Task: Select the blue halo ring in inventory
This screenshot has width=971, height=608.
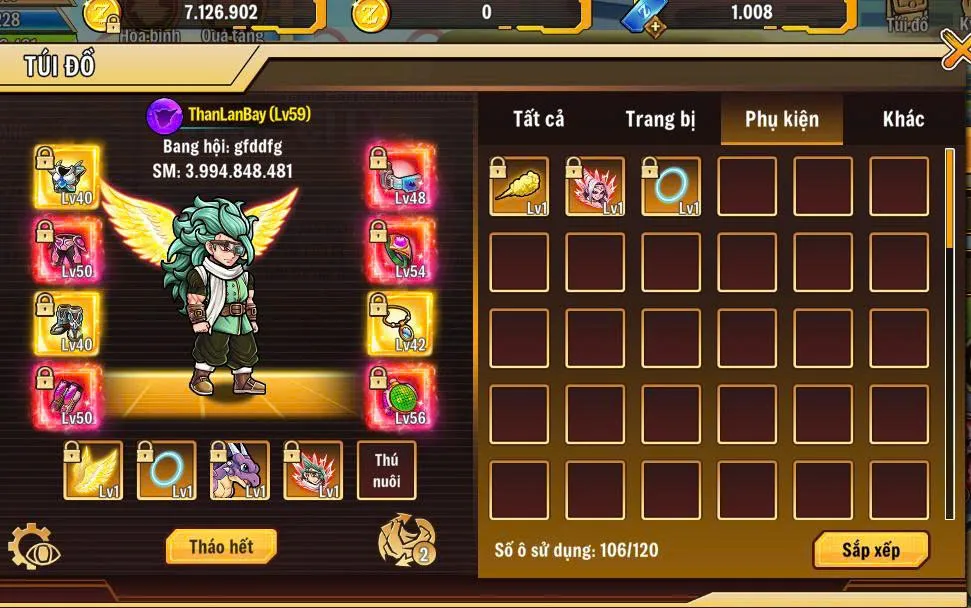Action: coord(671,186)
